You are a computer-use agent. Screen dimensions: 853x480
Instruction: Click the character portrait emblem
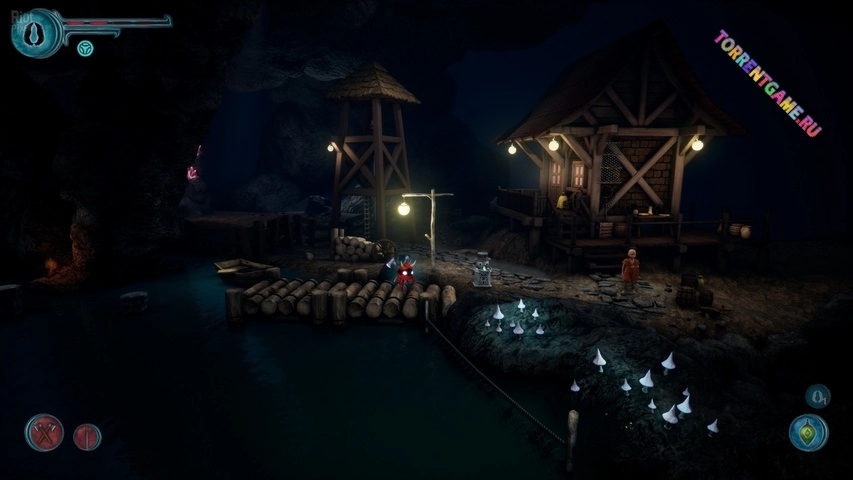36,32
